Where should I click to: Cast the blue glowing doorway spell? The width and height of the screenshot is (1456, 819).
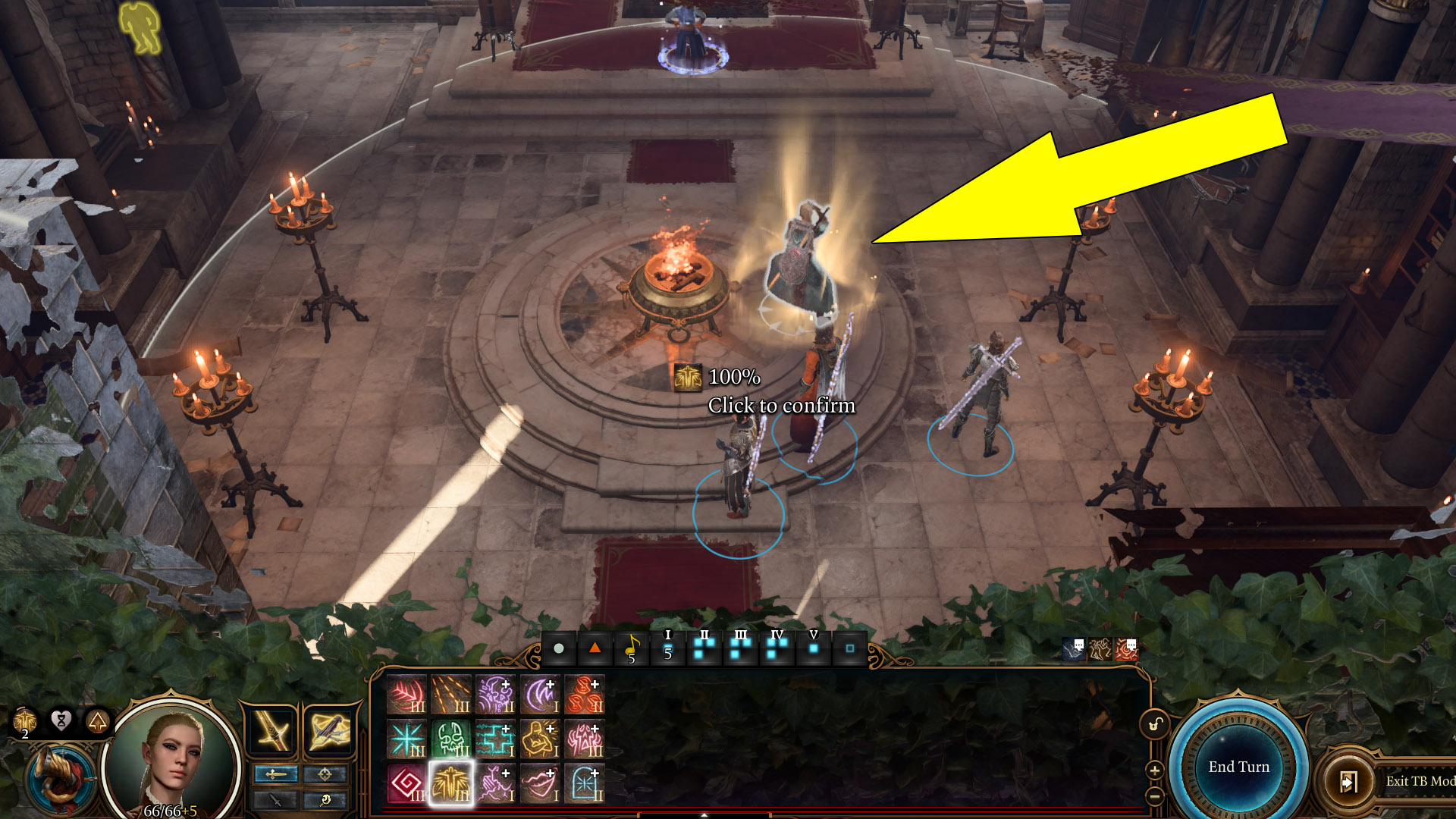click(584, 783)
